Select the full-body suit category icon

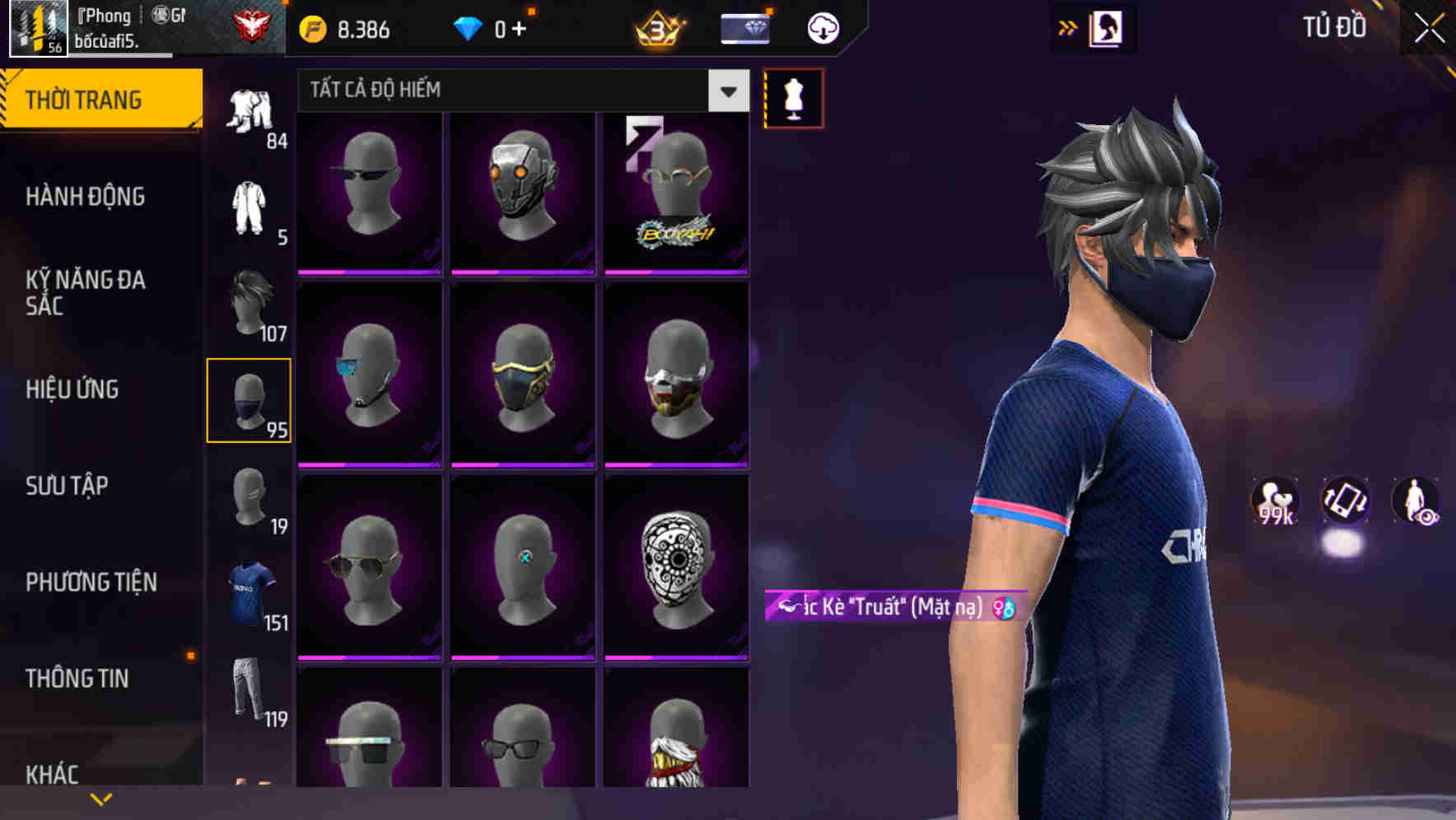point(250,206)
